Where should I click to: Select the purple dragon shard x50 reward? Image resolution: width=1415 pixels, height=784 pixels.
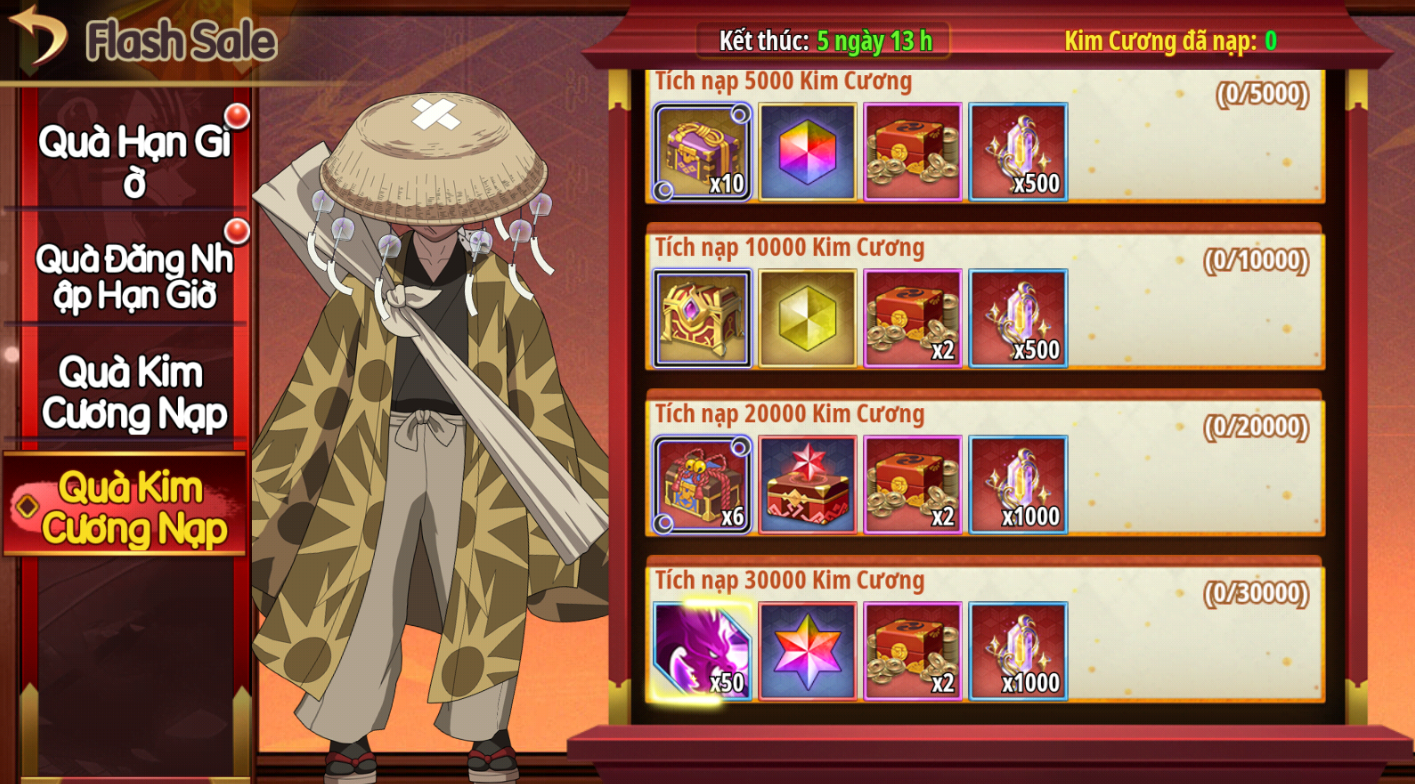[x=702, y=651]
